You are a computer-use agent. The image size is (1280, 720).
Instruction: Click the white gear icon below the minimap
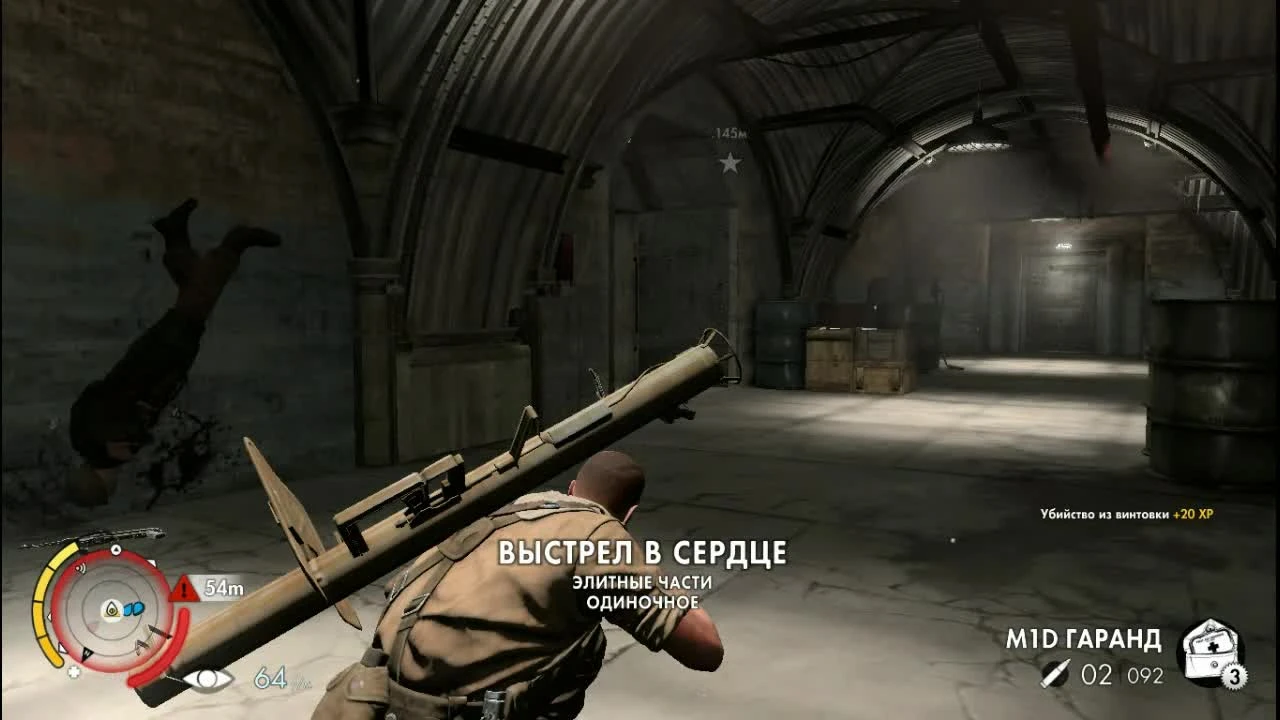pyautogui.click(x=74, y=671)
